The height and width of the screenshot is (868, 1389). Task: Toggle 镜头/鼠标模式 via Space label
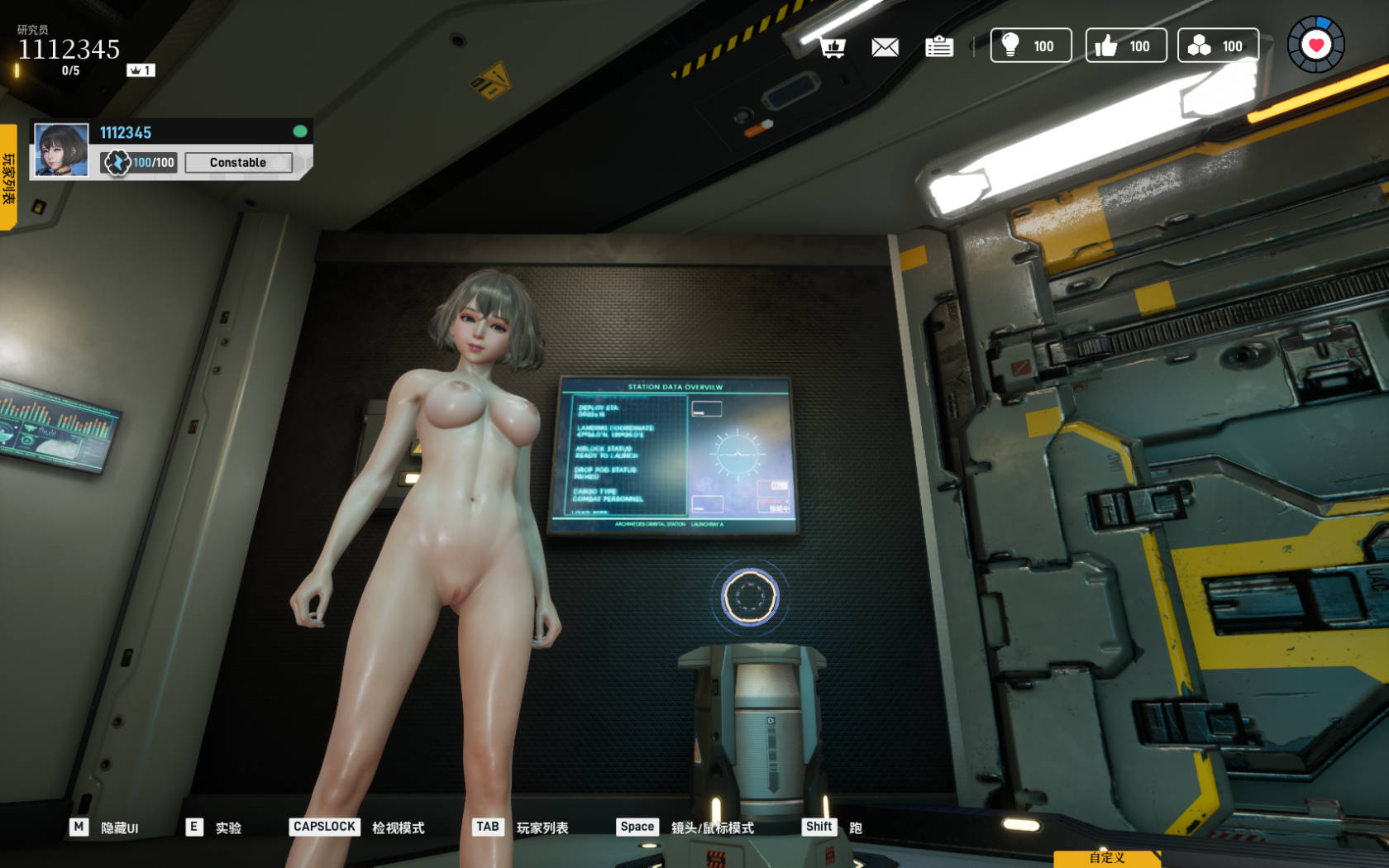(637, 827)
